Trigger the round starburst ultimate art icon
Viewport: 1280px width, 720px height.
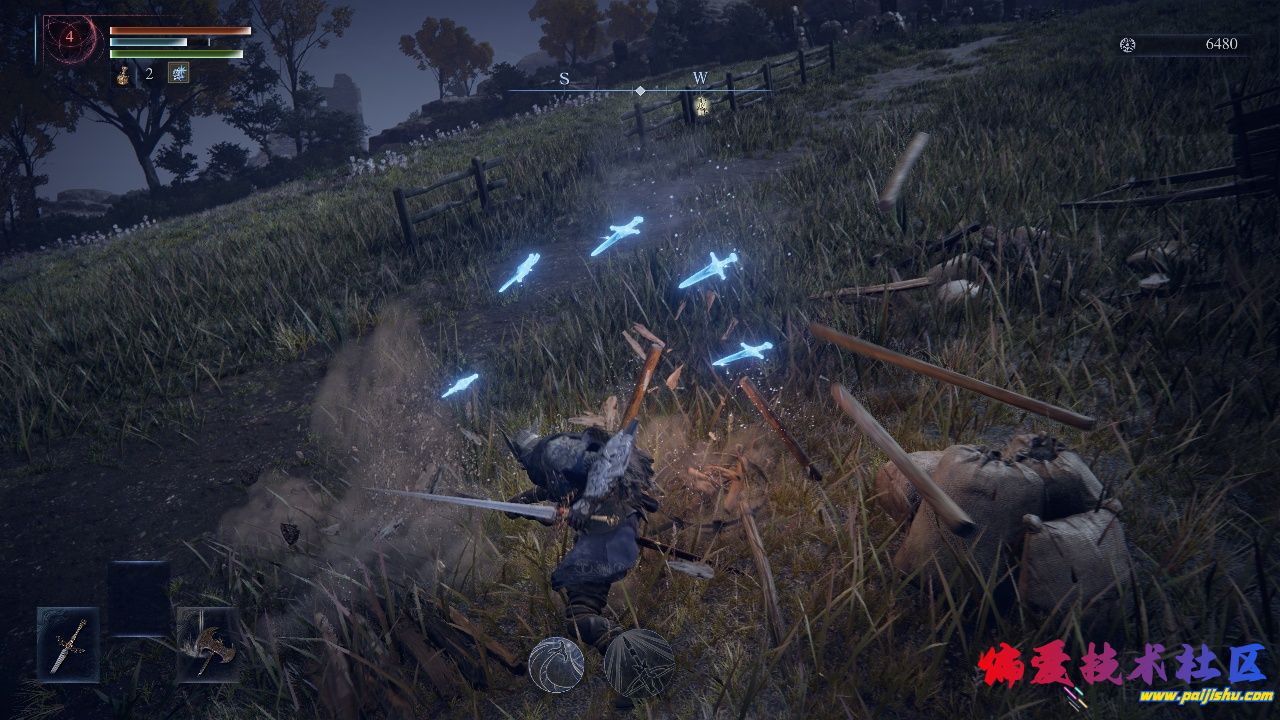[638, 663]
